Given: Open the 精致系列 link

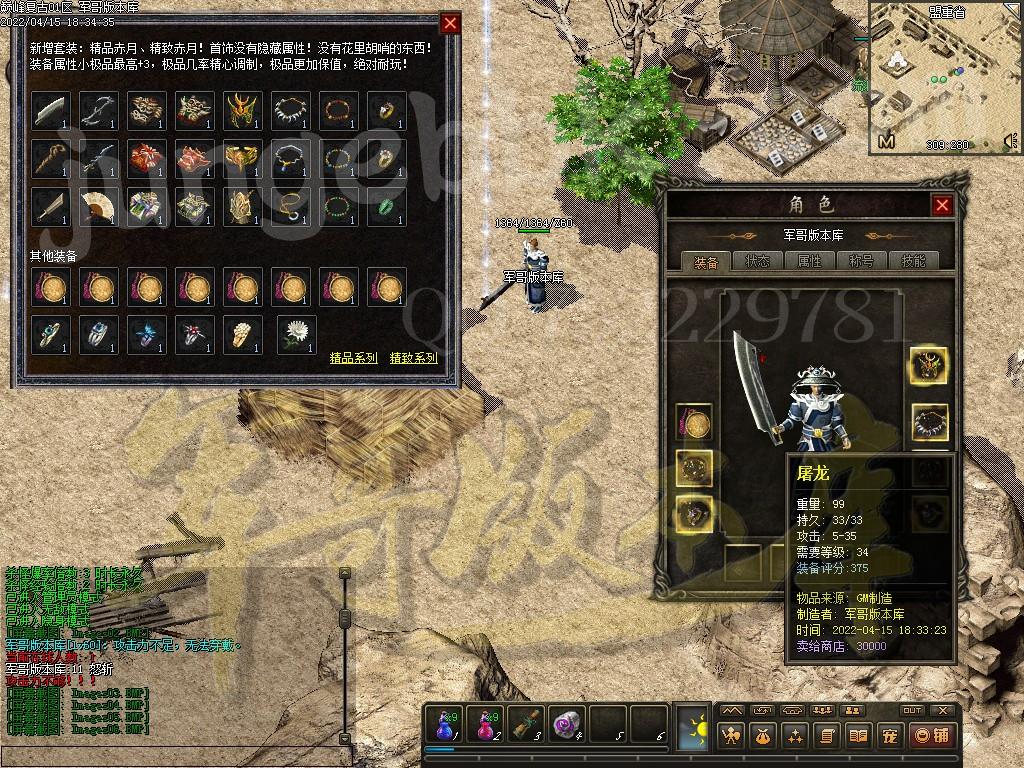Looking at the screenshot, I should click(x=413, y=357).
